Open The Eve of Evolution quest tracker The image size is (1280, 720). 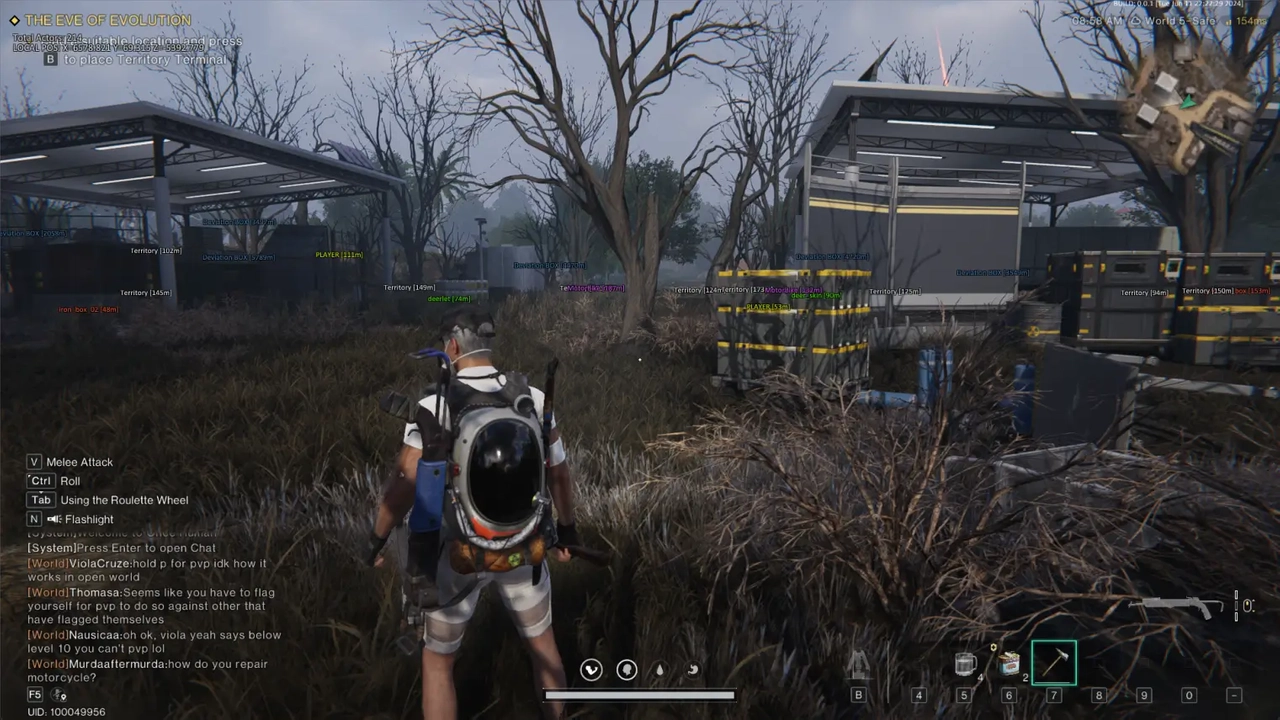pos(107,20)
